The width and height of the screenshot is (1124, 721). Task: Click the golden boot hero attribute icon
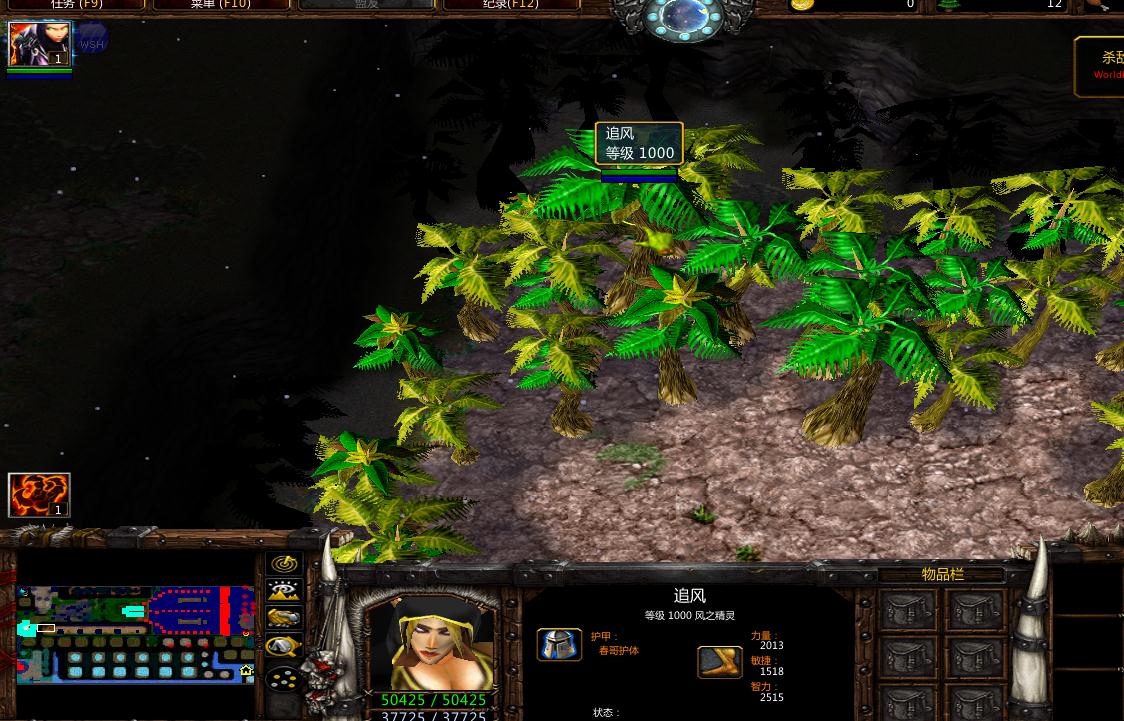click(720, 662)
